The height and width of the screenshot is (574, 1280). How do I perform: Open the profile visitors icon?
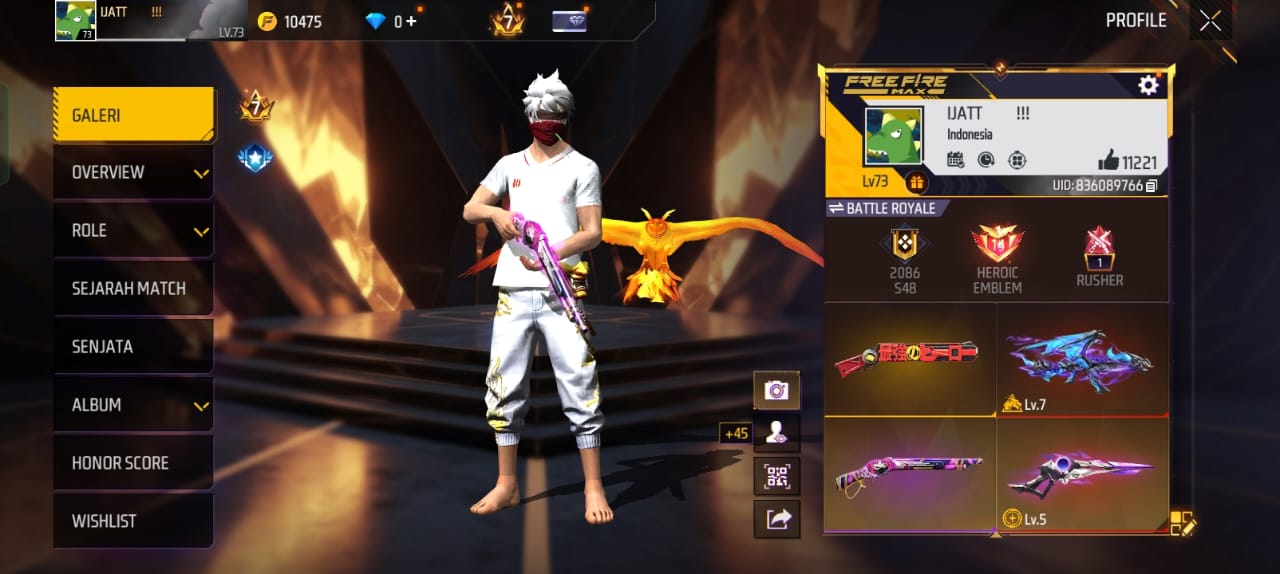pyautogui.click(x=776, y=433)
